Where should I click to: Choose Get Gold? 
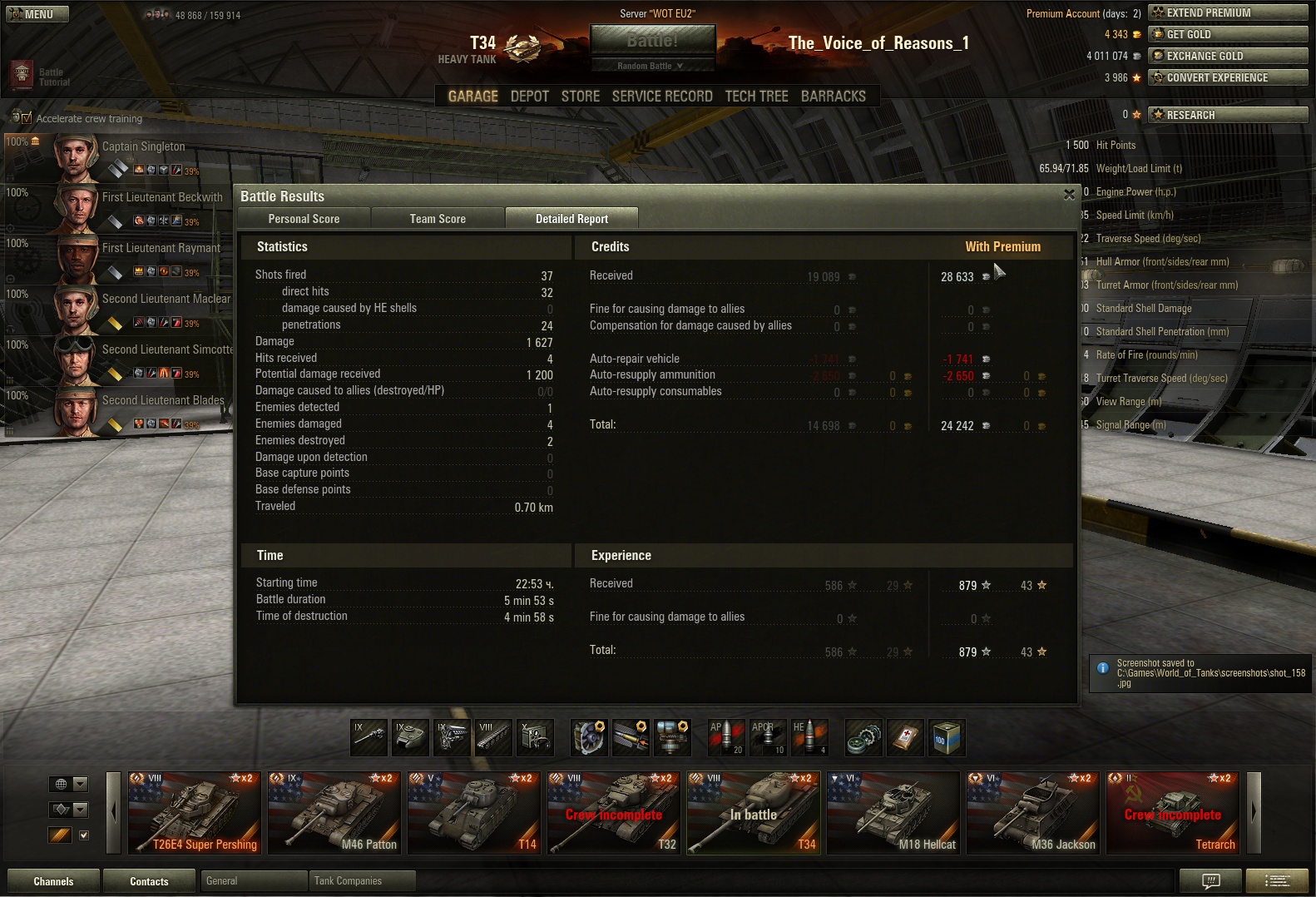tap(1228, 34)
